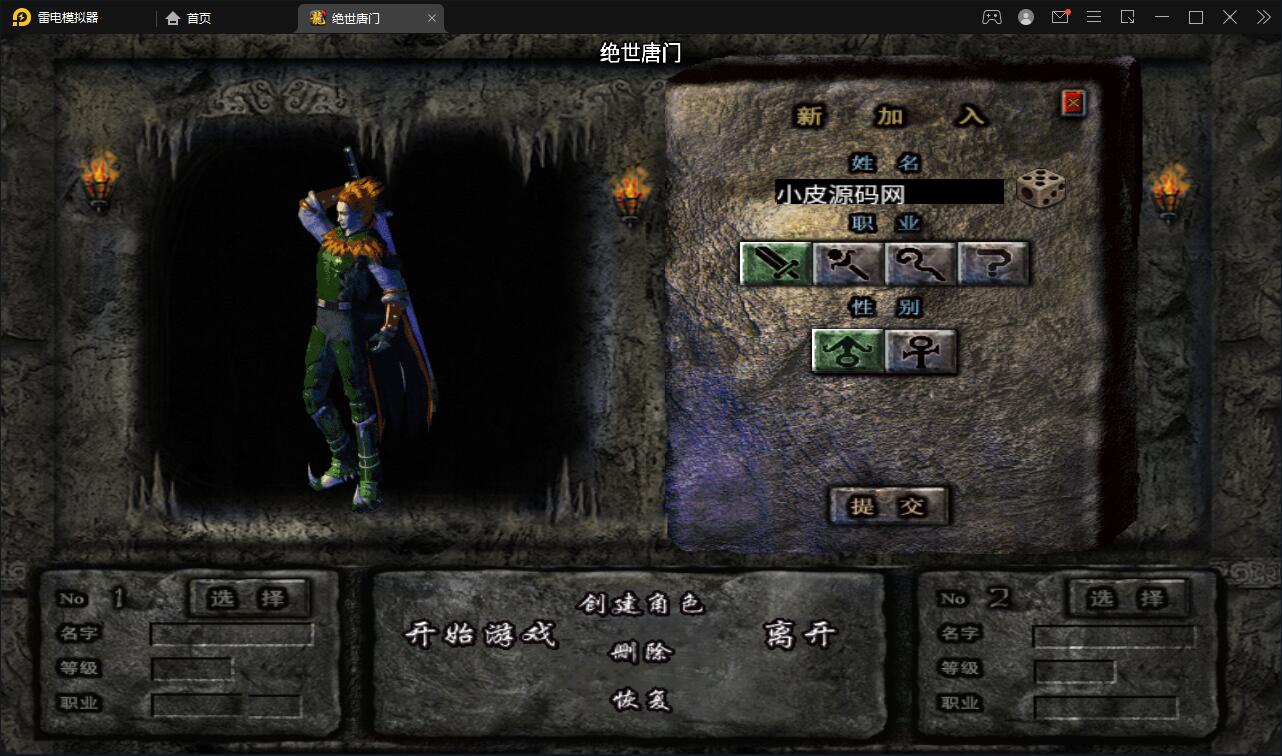Select the hammer class icon

pos(849,263)
